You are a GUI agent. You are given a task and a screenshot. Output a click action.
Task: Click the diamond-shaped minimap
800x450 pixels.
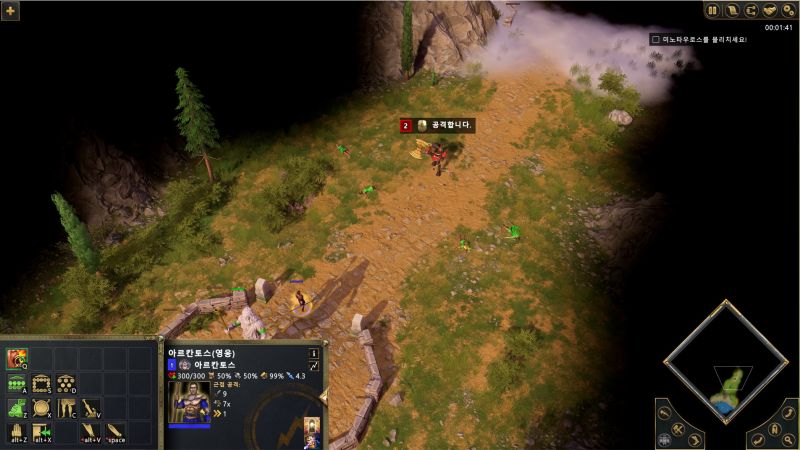tap(727, 367)
